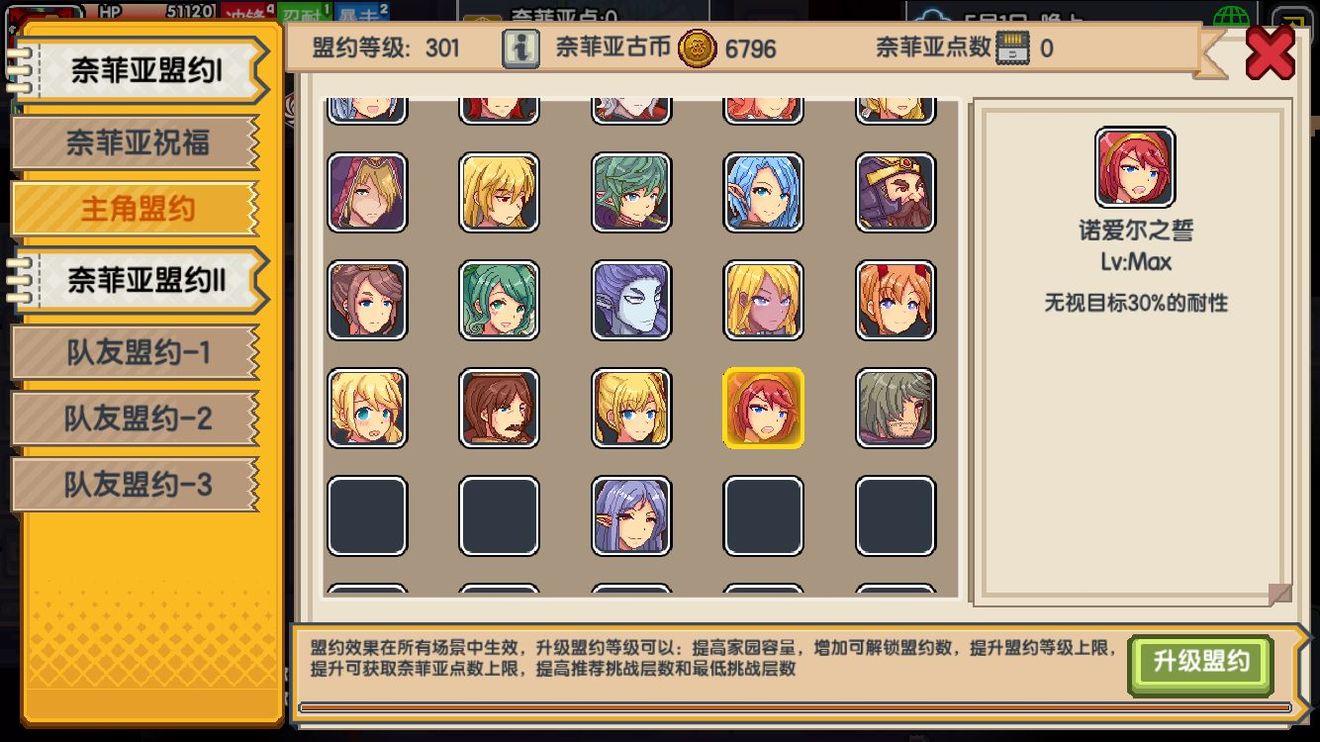This screenshot has width=1320, height=742.
Task: Click the 暴走 buff icon at top
Action: tap(361, 12)
